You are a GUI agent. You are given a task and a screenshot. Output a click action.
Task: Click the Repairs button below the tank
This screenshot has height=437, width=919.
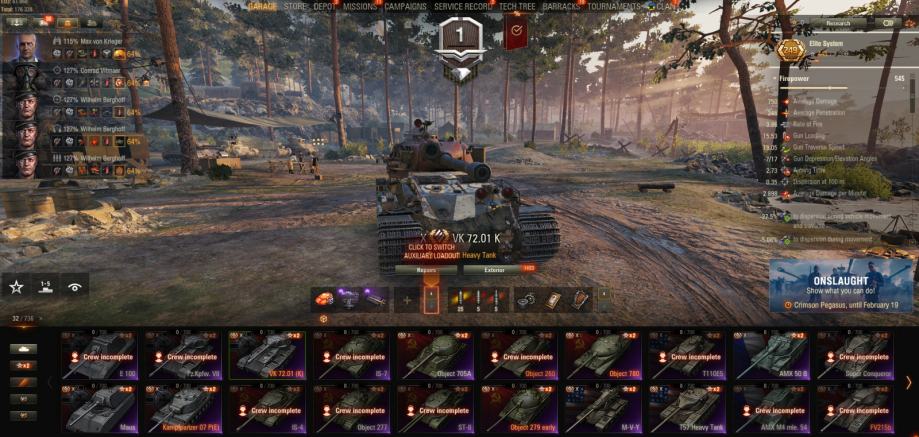(426, 269)
